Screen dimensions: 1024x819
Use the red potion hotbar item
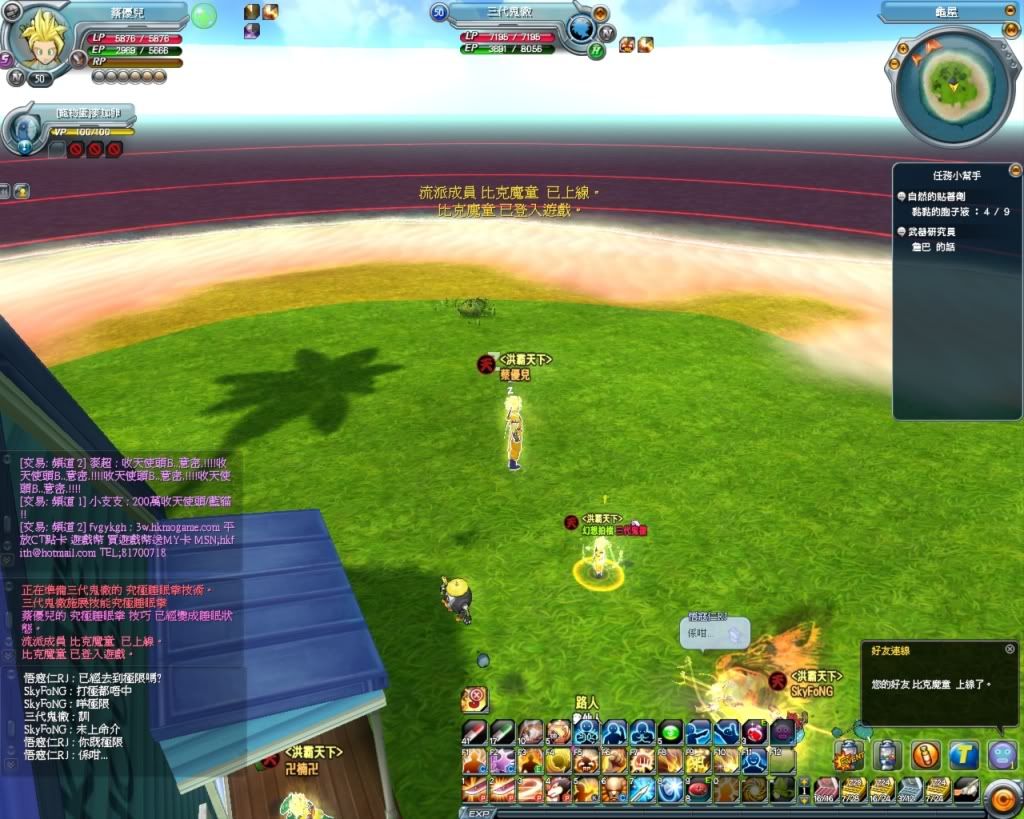pyautogui.click(x=754, y=731)
